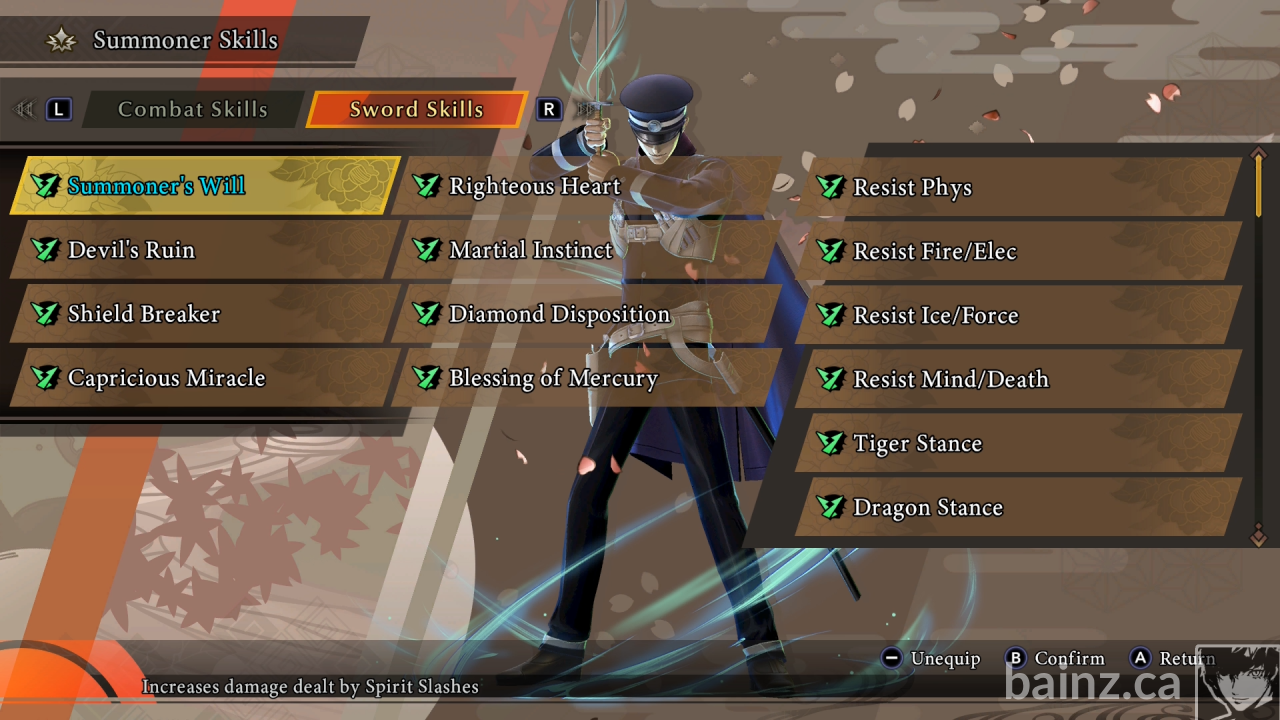Choose the Tiger Stance skill
The width and height of the screenshot is (1280, 720).
pos(1018,444)
